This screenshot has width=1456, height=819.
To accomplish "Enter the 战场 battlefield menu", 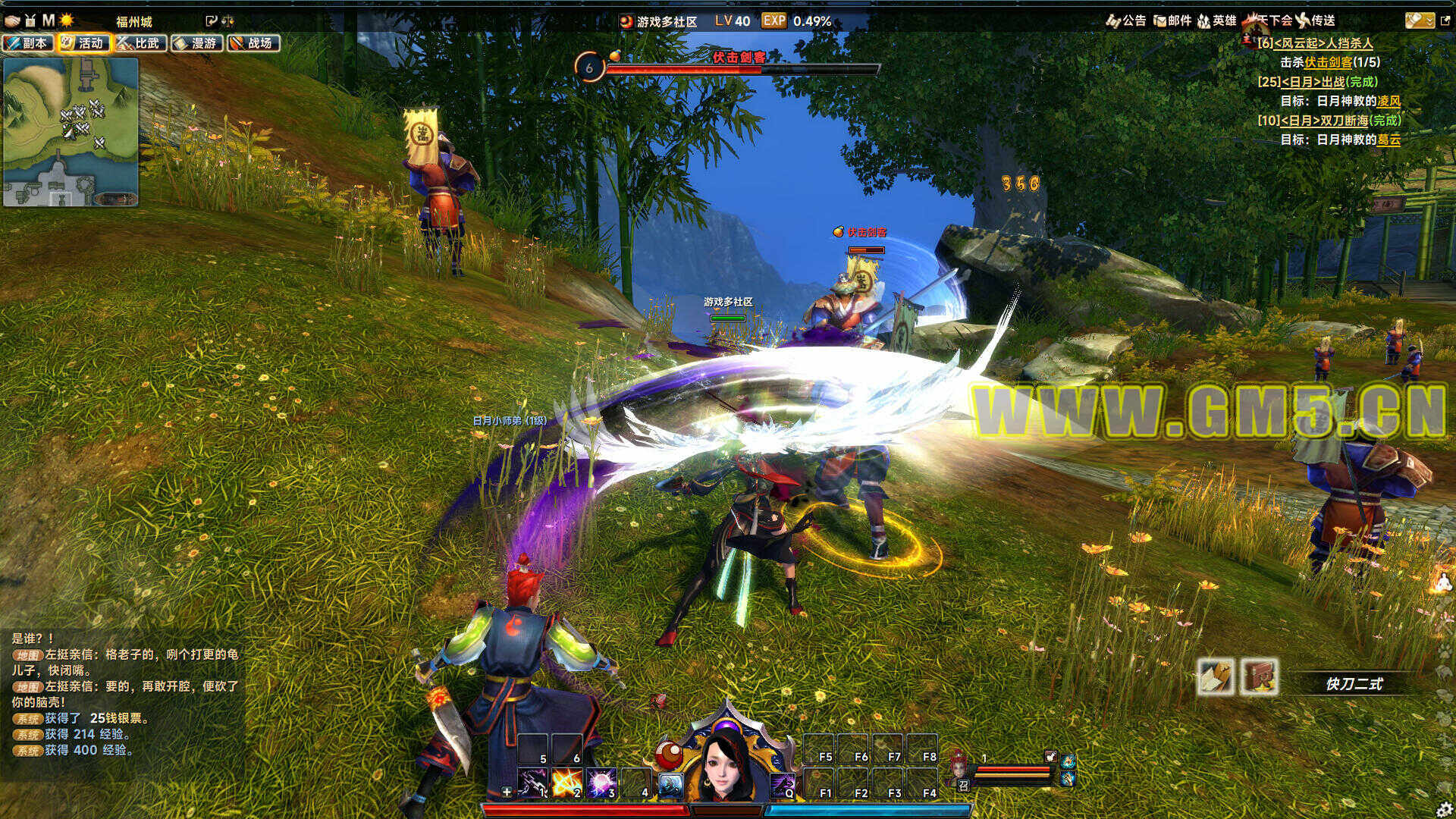I will point(253,43).
